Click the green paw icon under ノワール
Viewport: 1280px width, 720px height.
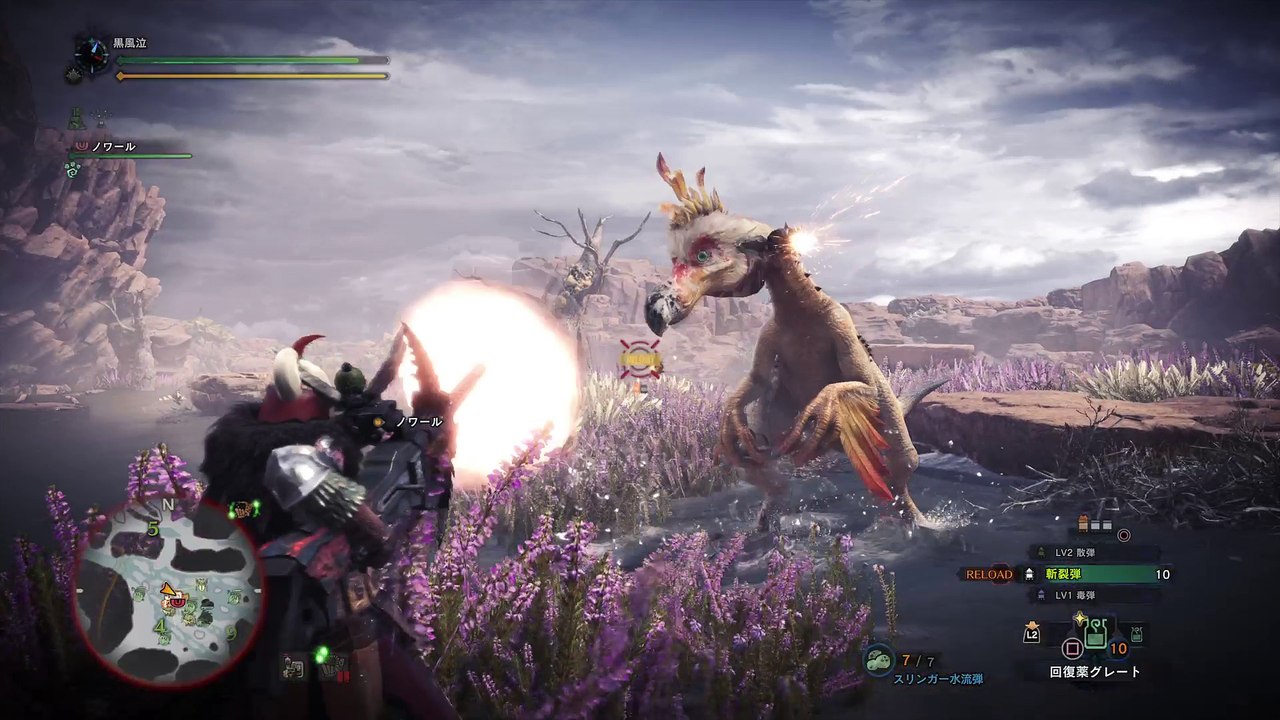coord(72,170)
